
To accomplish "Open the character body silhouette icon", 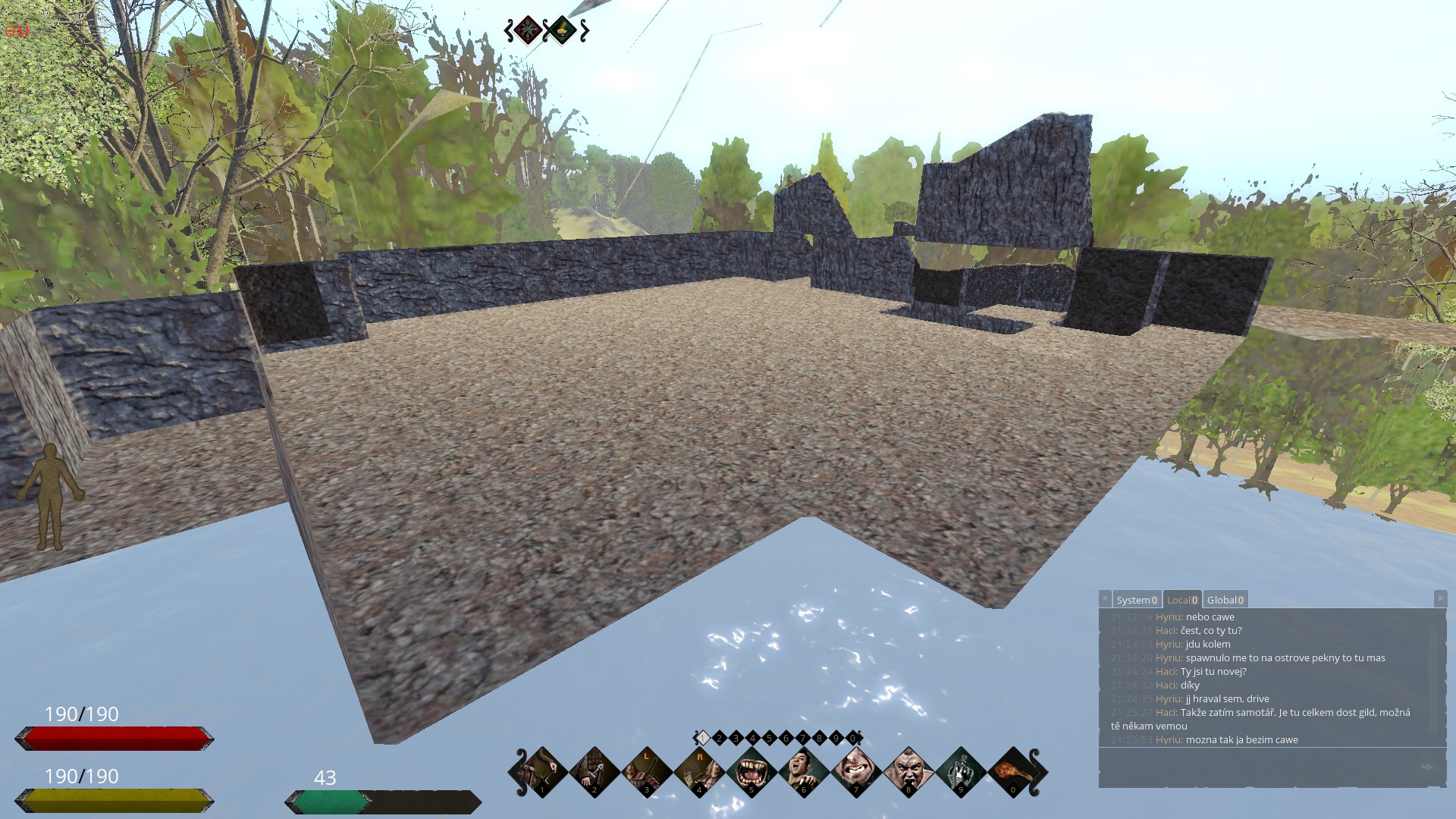I will pos(51,496).
